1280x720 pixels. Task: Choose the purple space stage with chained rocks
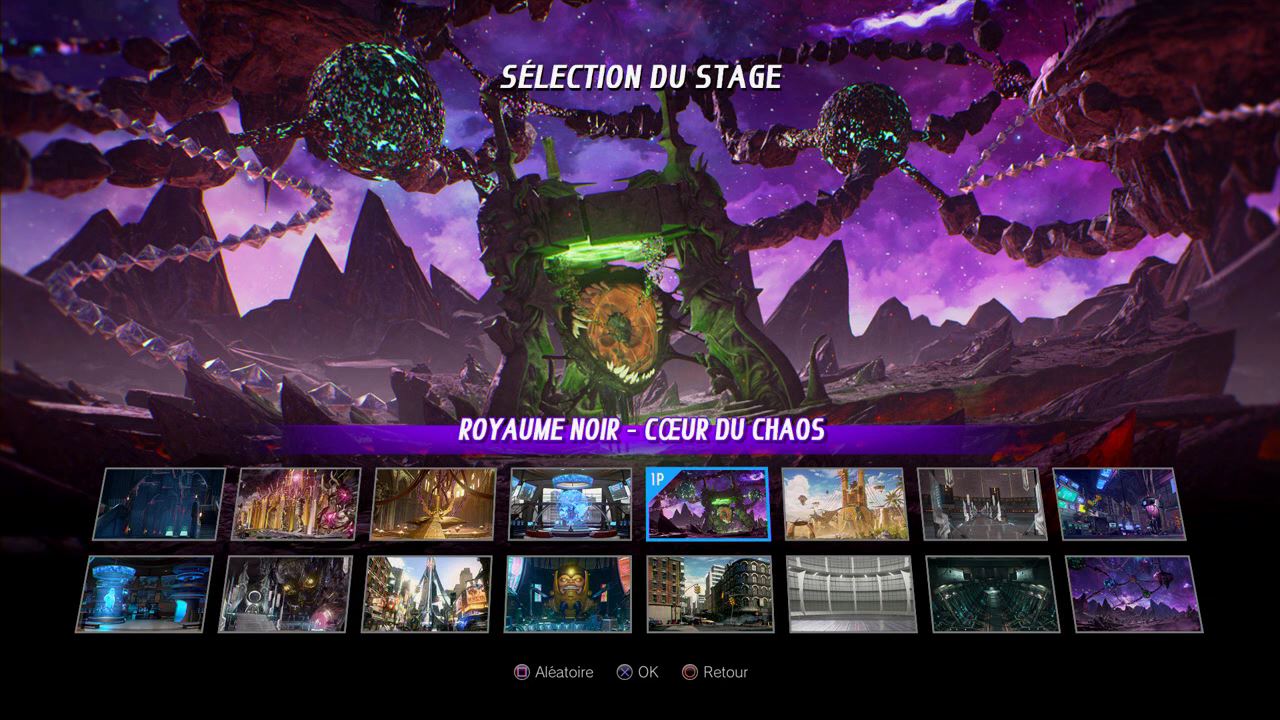(1134, 594)
